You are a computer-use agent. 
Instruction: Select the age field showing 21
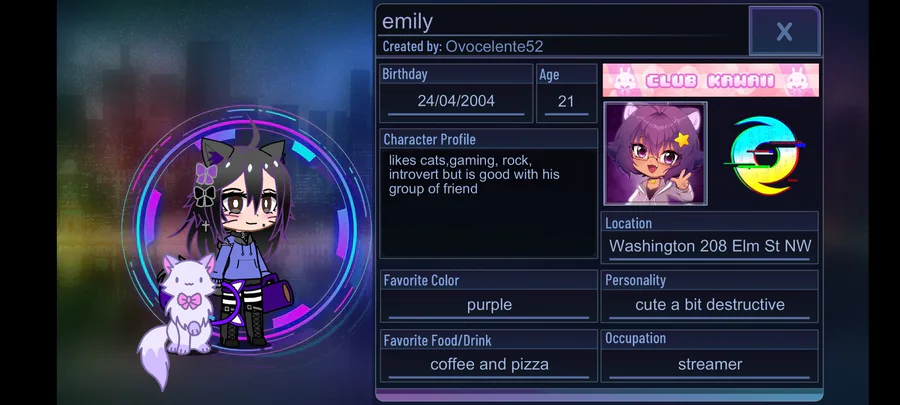[x=566, y=101]
